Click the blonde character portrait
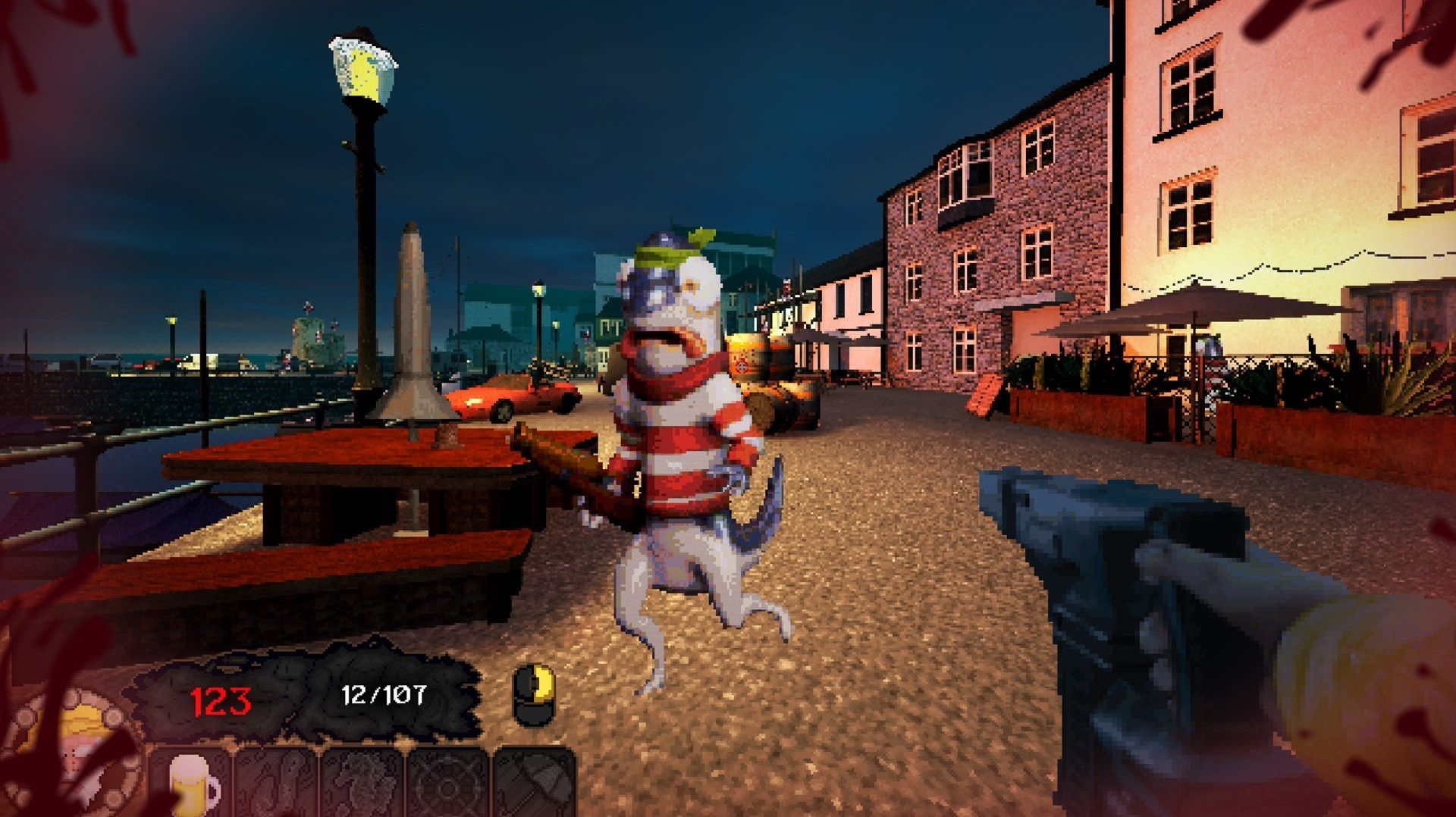 tap(79, 747)
